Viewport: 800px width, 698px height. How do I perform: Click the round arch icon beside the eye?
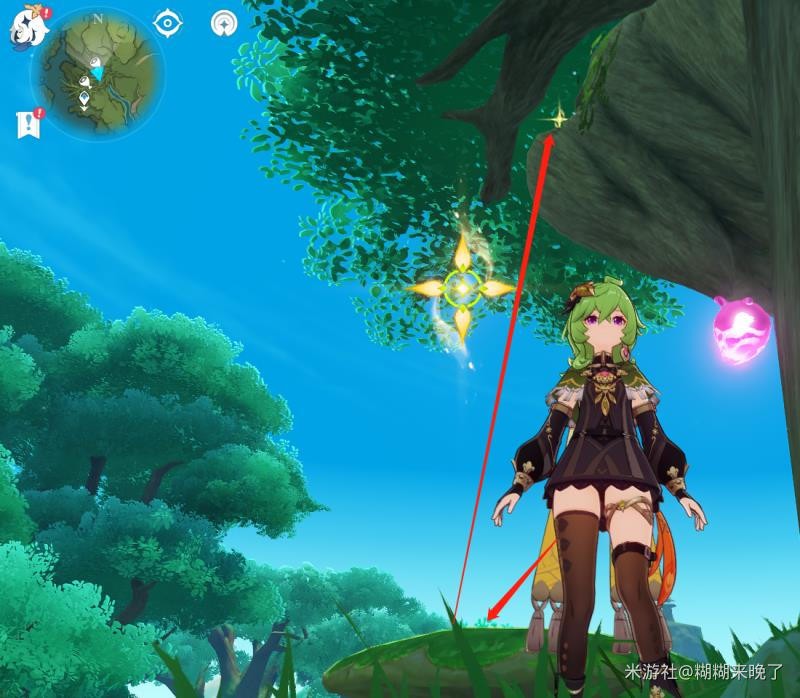point(223,22)
